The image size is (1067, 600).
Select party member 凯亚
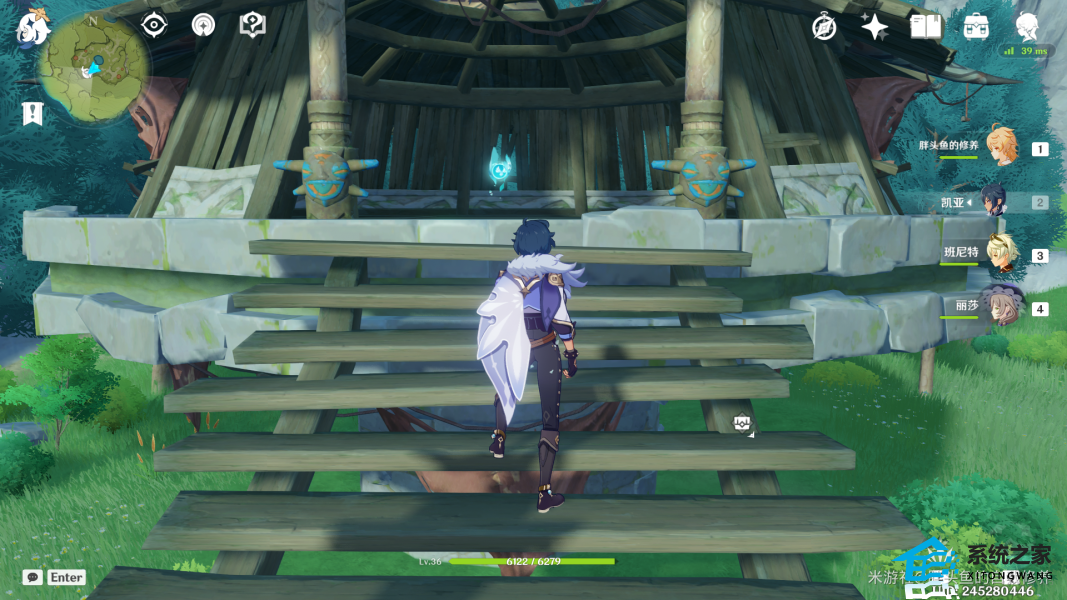[999, 201]
